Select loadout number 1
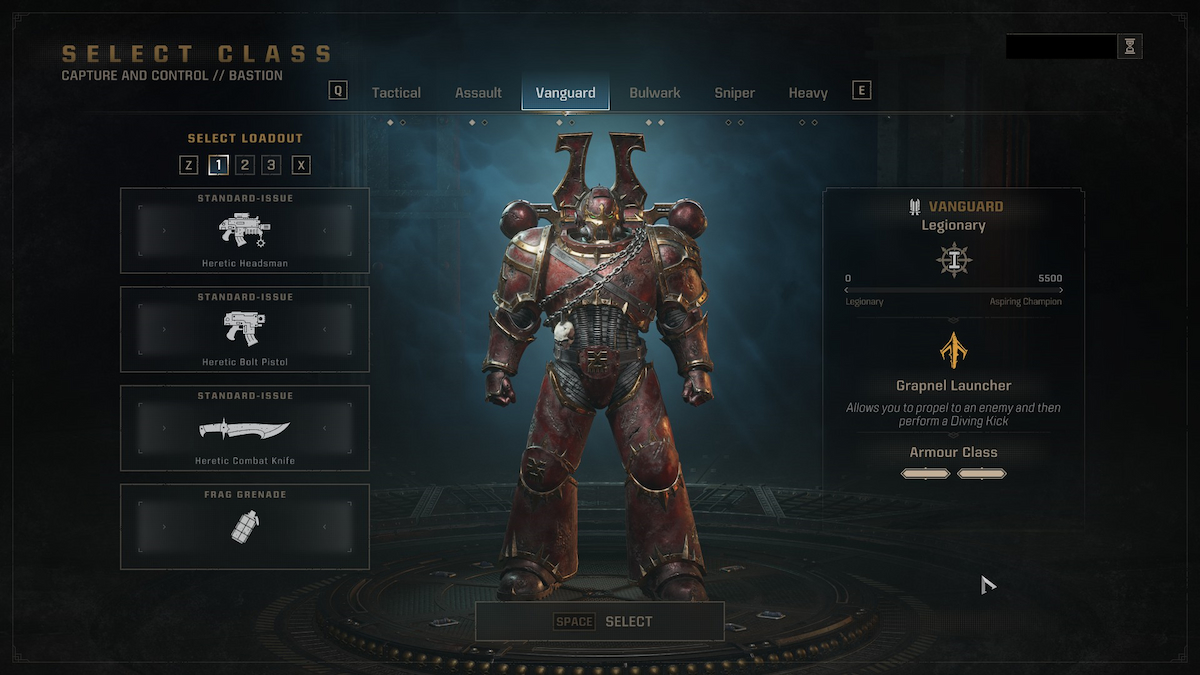This screenshot has height=675, width=1200. click(x=218, y=165)
